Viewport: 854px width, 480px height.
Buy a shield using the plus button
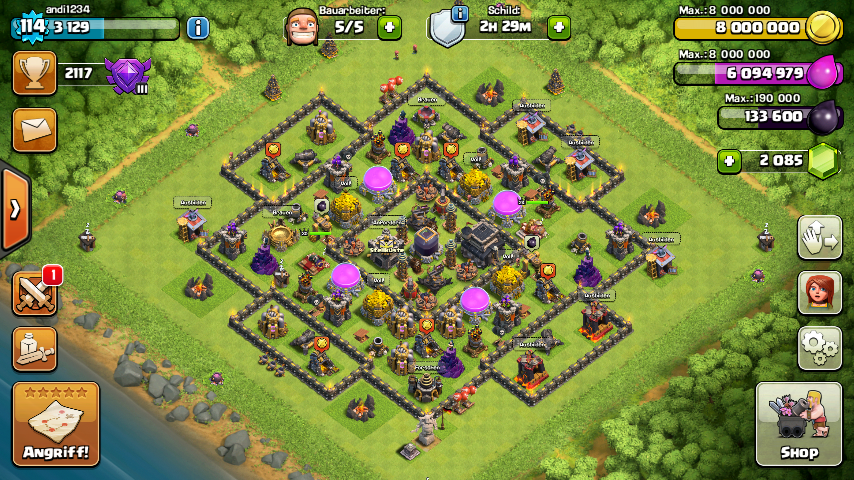pos(559,27)
